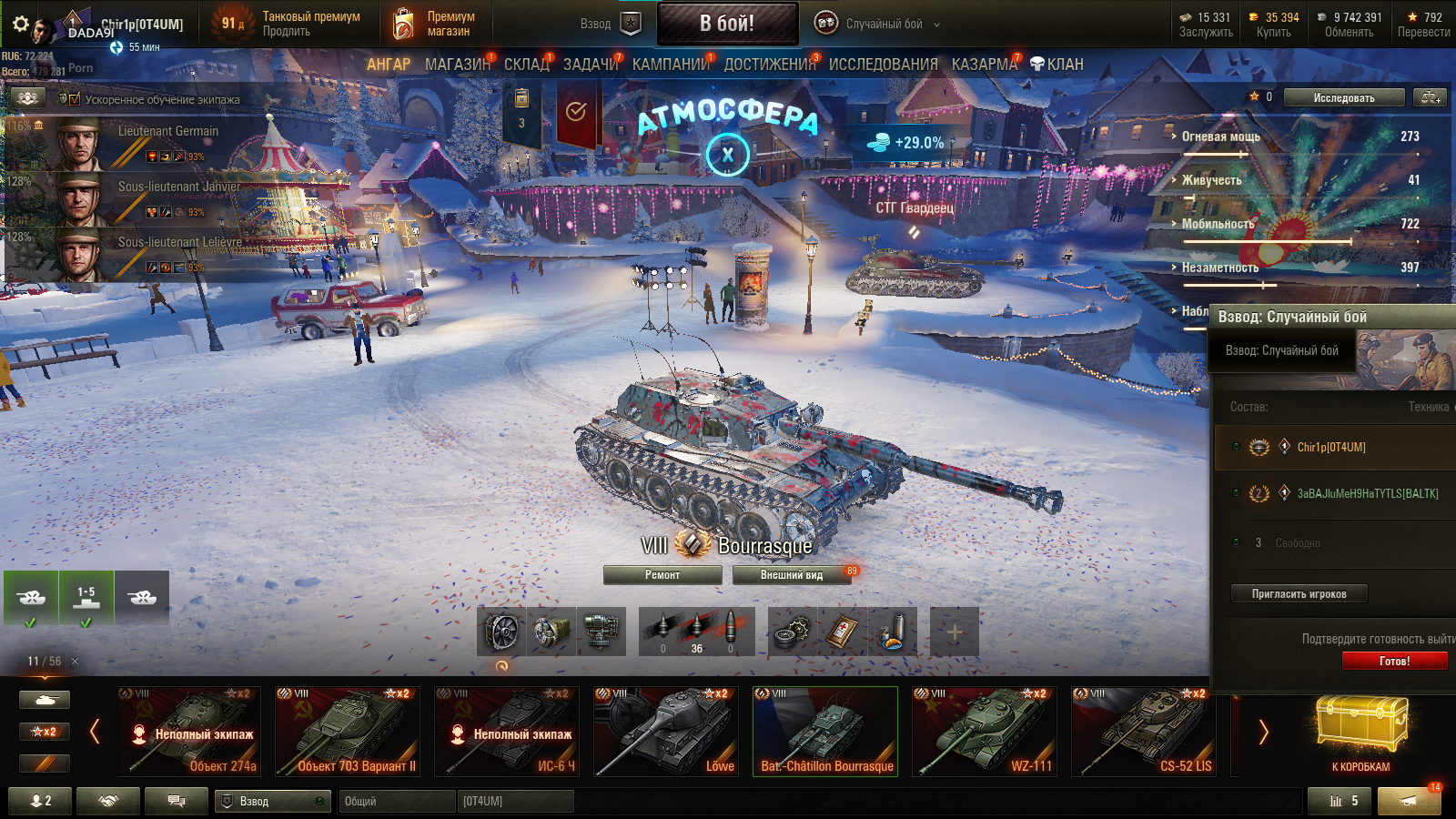Viewport: 1456px width, 819px height.
Task: Go to the КАЗАРМА tab
Action: click(984, 65)
